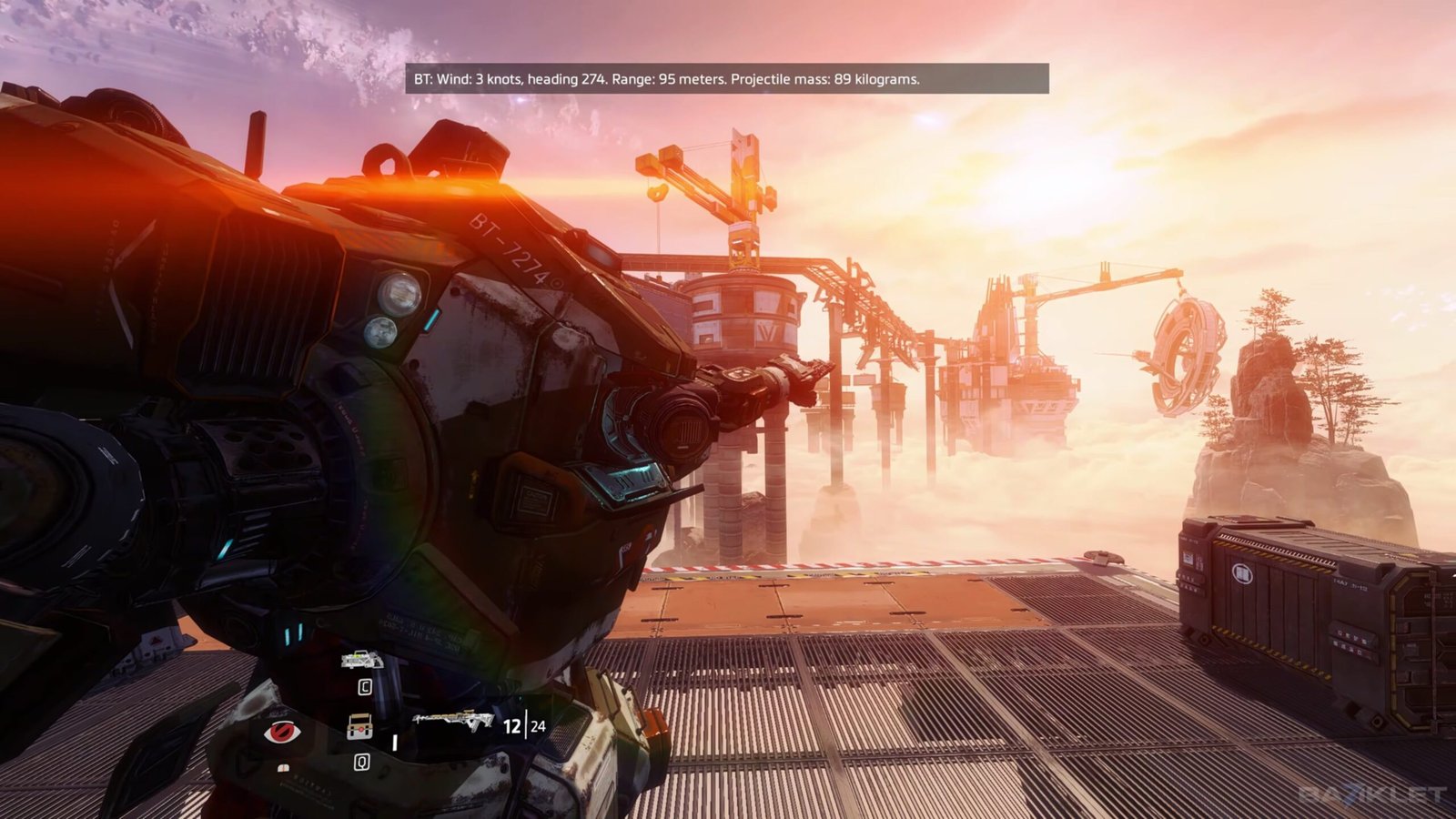The image size is (1456, 819).
Task: Switch to the secondary pistol weapon icon
Action: pyautogui.click(x=361, y=660)
